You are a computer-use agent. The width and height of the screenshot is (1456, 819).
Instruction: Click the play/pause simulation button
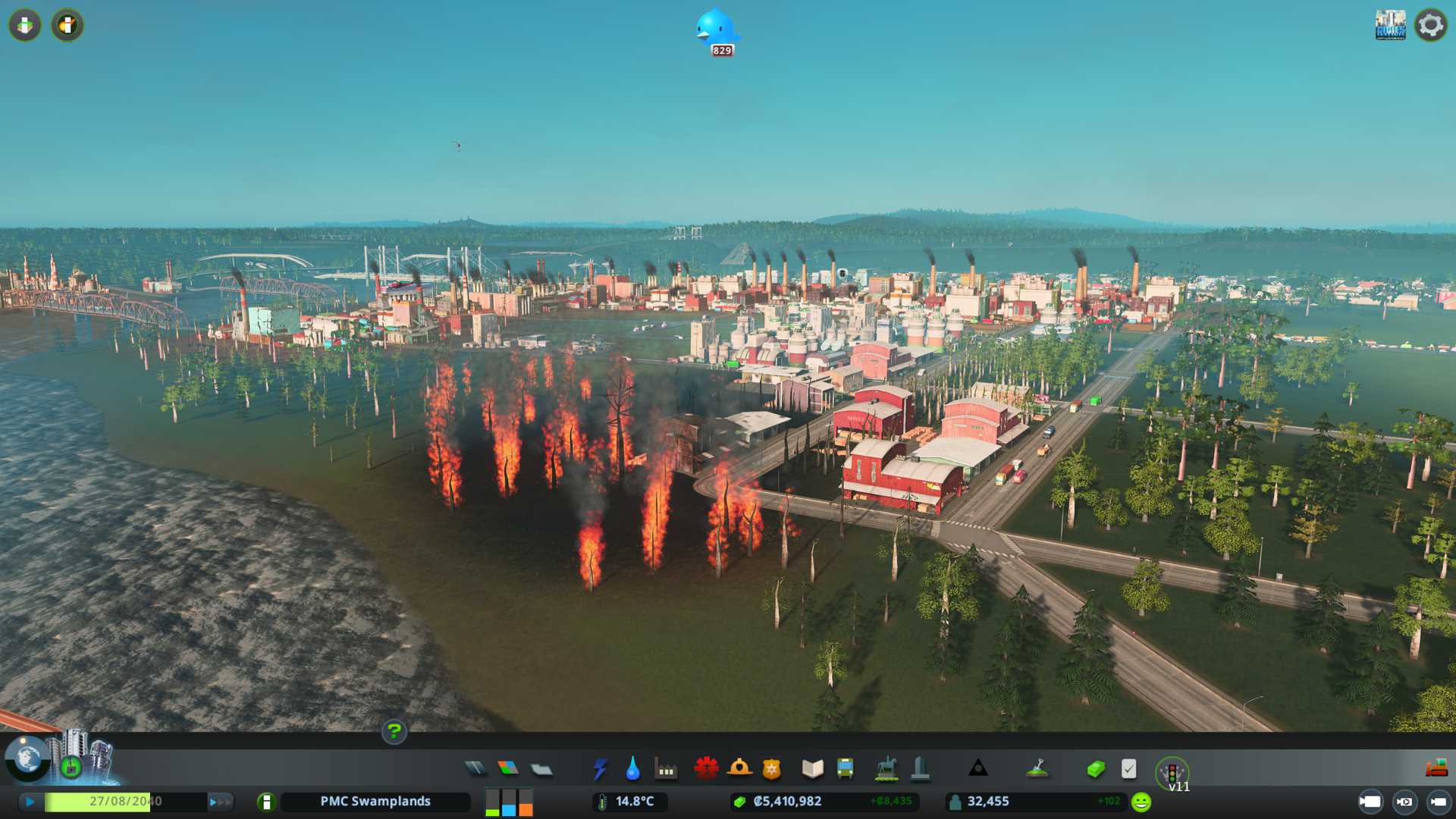[30, 802]
